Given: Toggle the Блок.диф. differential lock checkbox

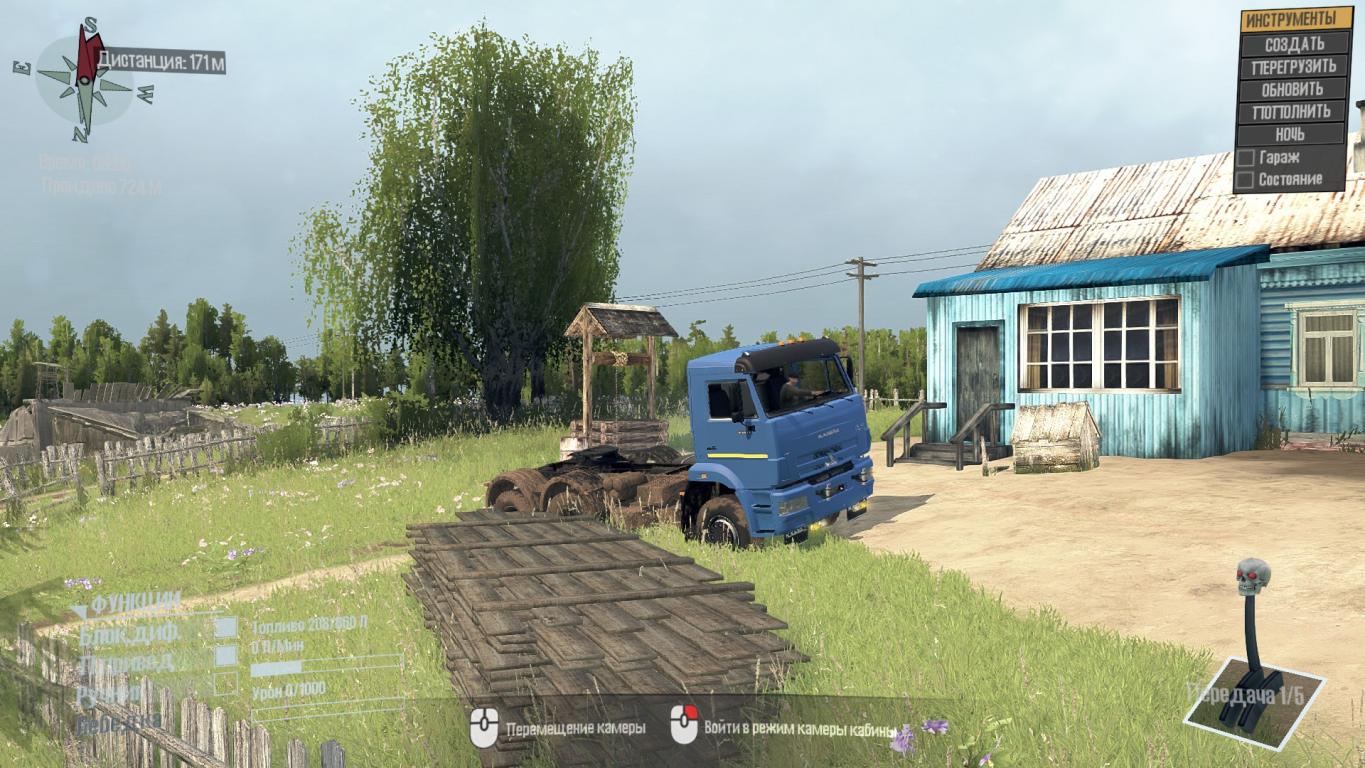Looking at the screenshot, I should coord(226,628).
